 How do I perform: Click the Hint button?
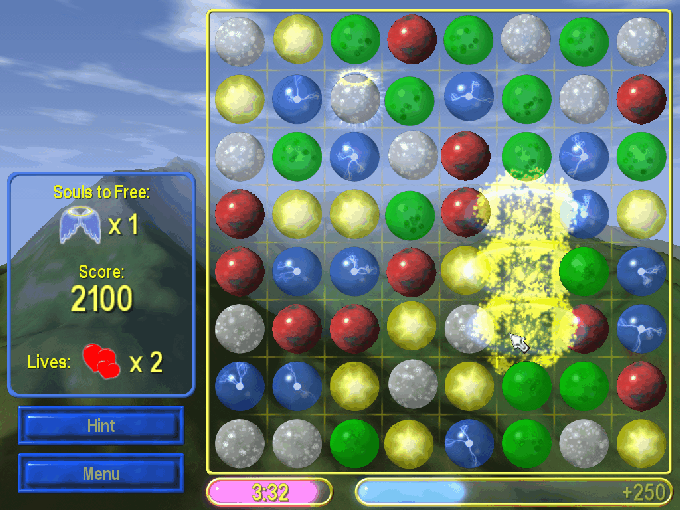(x=100, y=425)
